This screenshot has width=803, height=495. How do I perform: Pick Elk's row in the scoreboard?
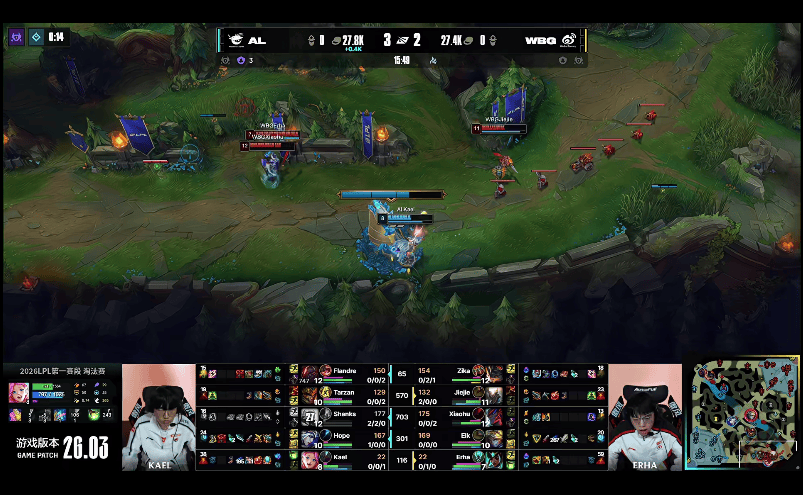point(460,436)
